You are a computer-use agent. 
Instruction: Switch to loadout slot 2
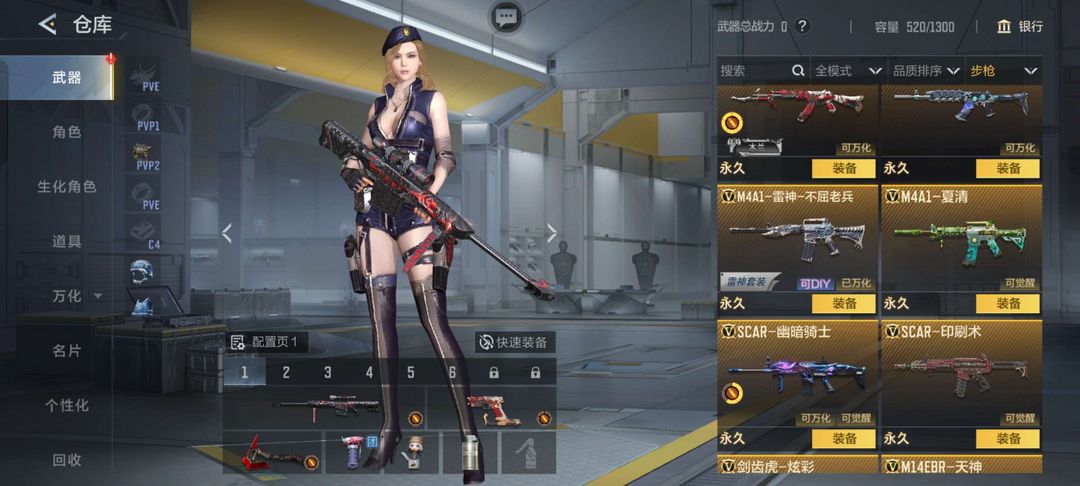pos(286,373)
